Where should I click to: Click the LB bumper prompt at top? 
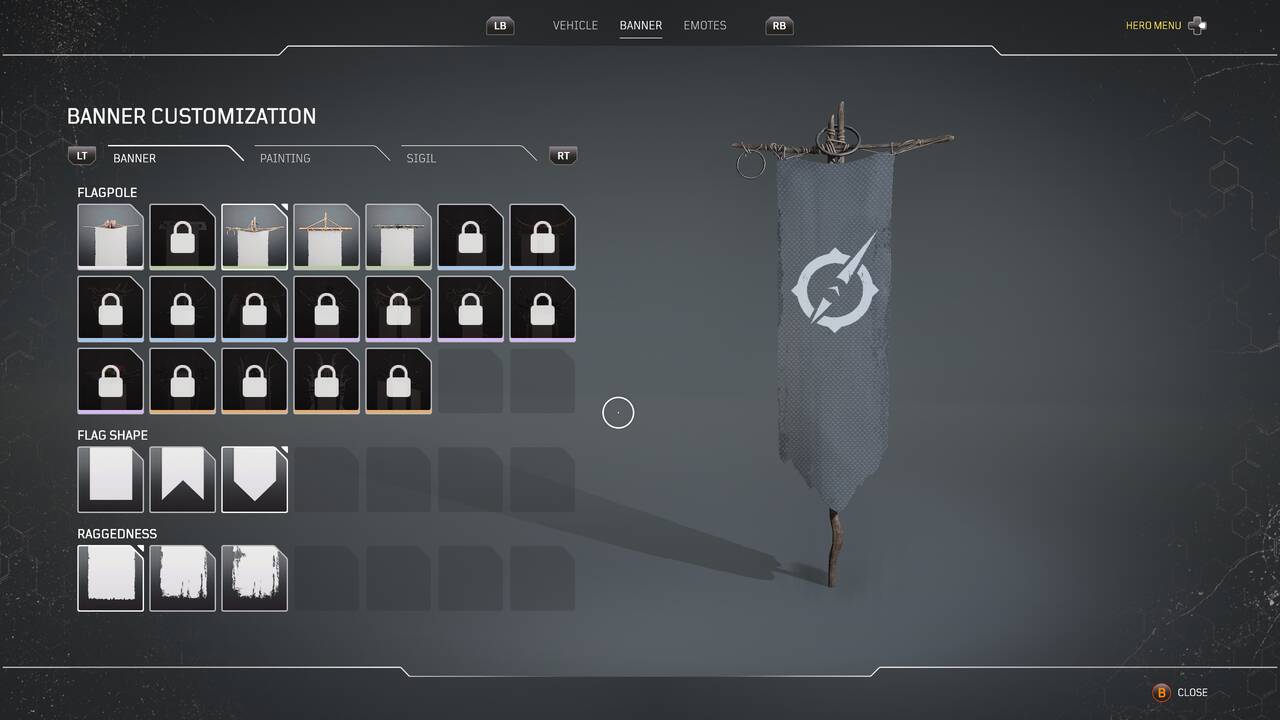click(499, 25)
